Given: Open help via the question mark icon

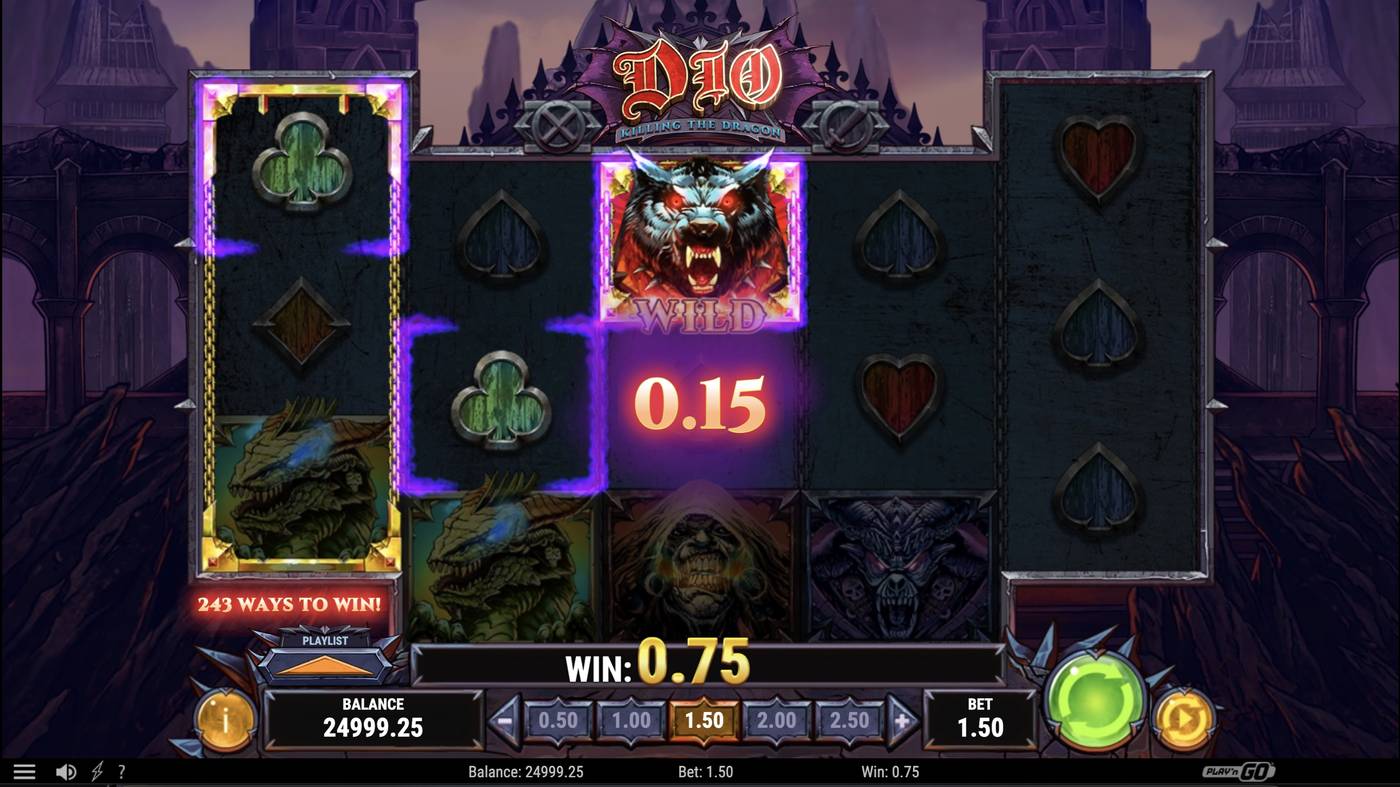Looking at the screenshot, I should point(123,771).
